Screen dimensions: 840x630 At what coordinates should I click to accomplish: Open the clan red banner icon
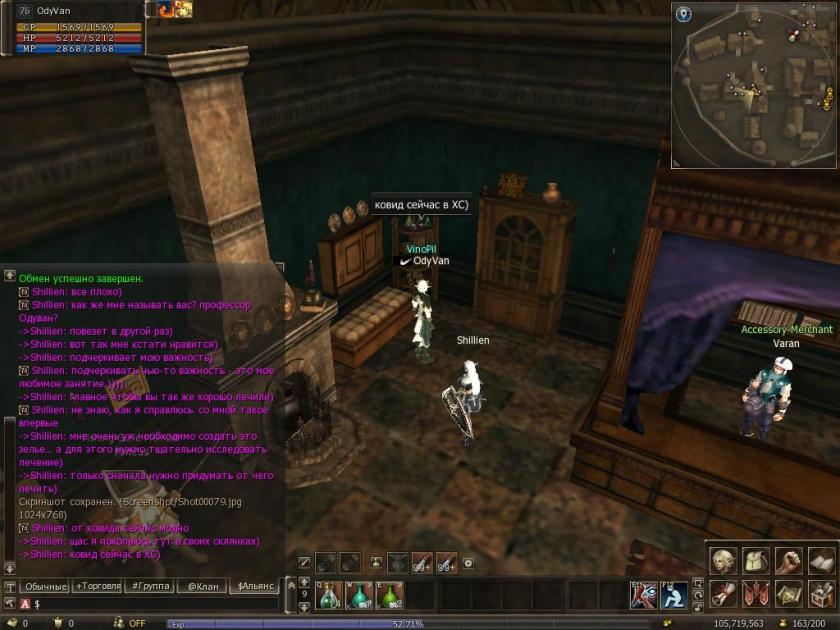(x=756, y=593)
